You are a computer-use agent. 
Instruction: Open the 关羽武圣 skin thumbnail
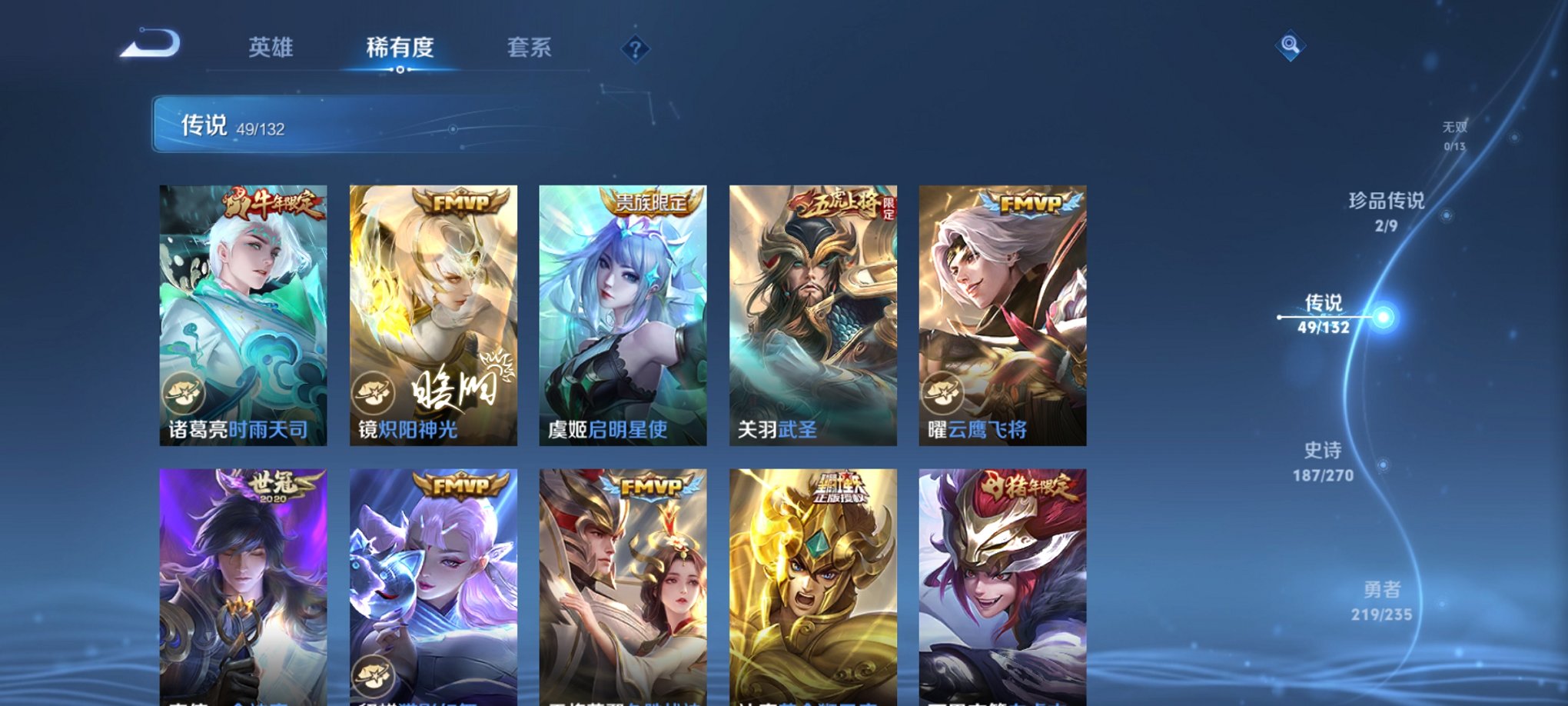(816, 311)
